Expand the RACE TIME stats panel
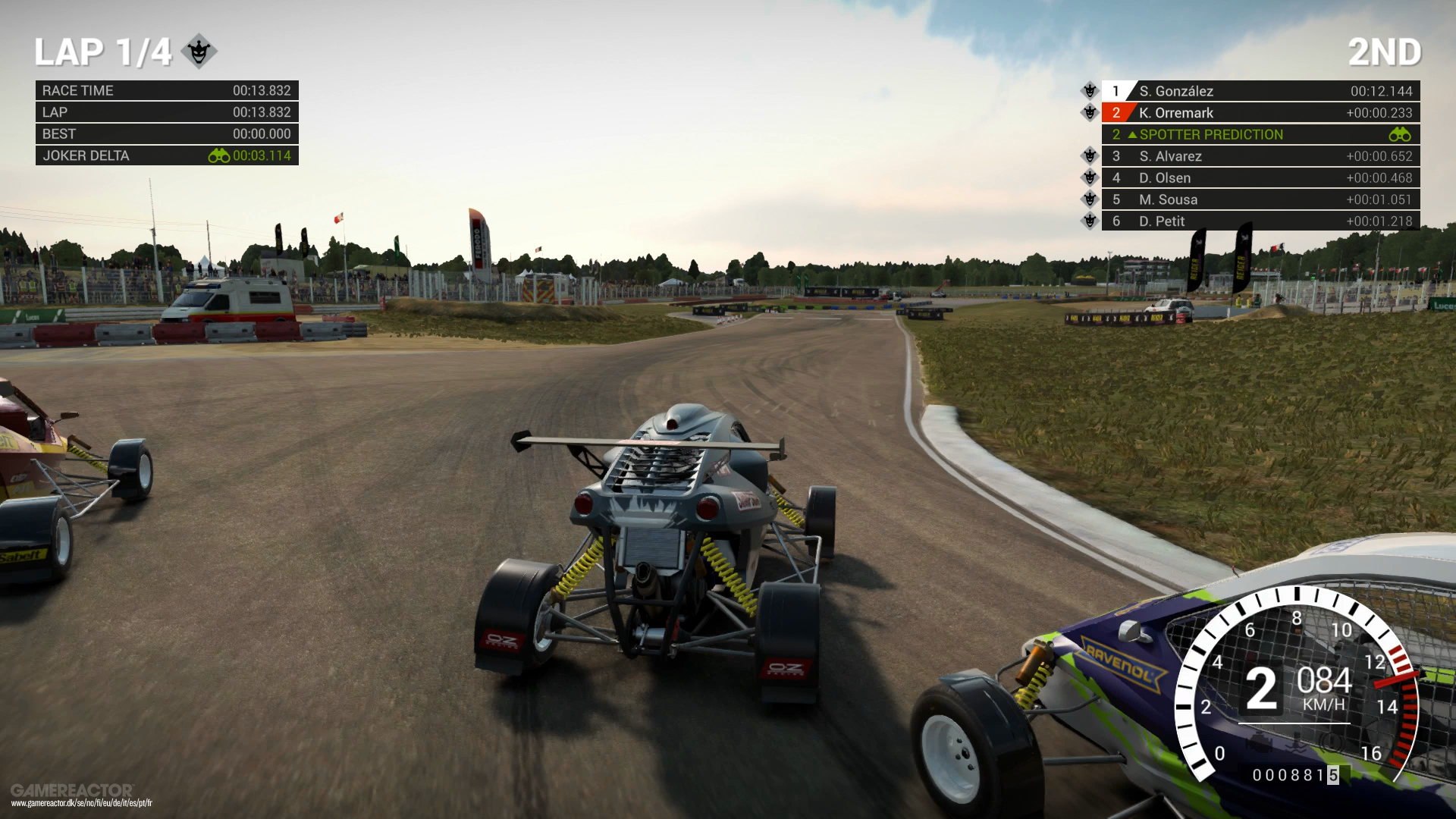 [x=167, y=90]
